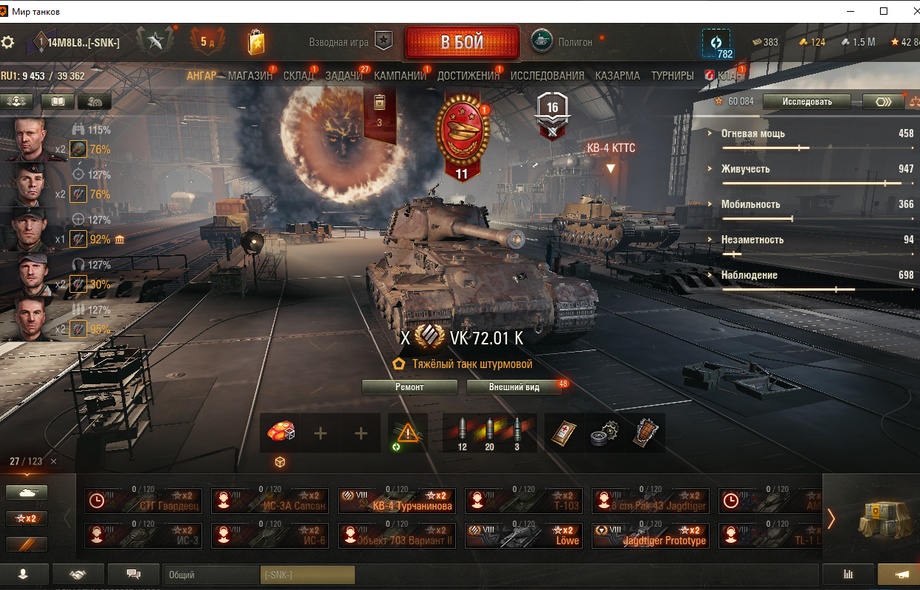Go to the ИССЛЕДОВАНИЯ tab
The height and width of the screenshot is (590, 920).
tap(547, 75)
